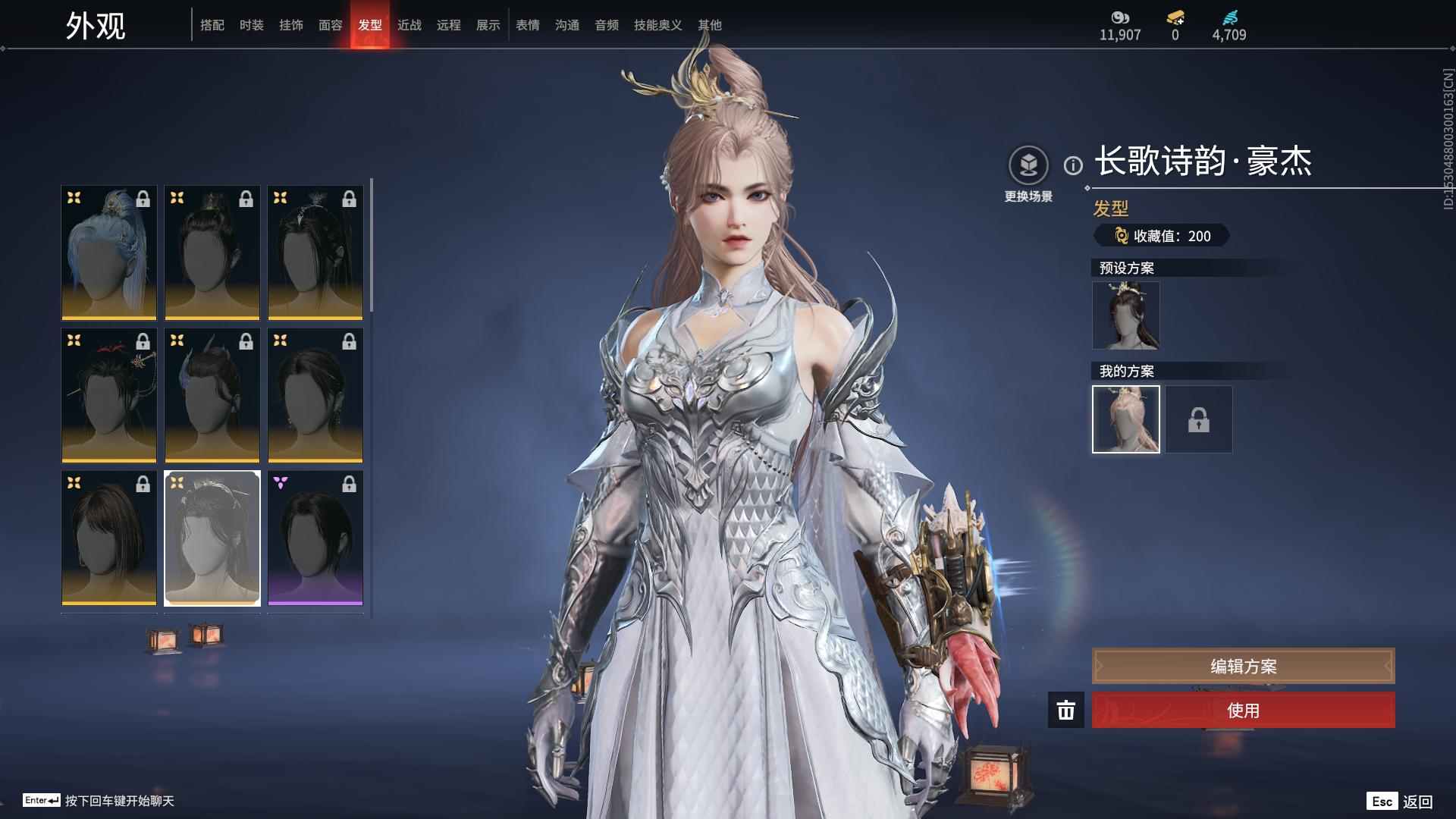Switch to the 远程 tab
The width and height of the screenshot is (1456, 819).
pos(448,25)
